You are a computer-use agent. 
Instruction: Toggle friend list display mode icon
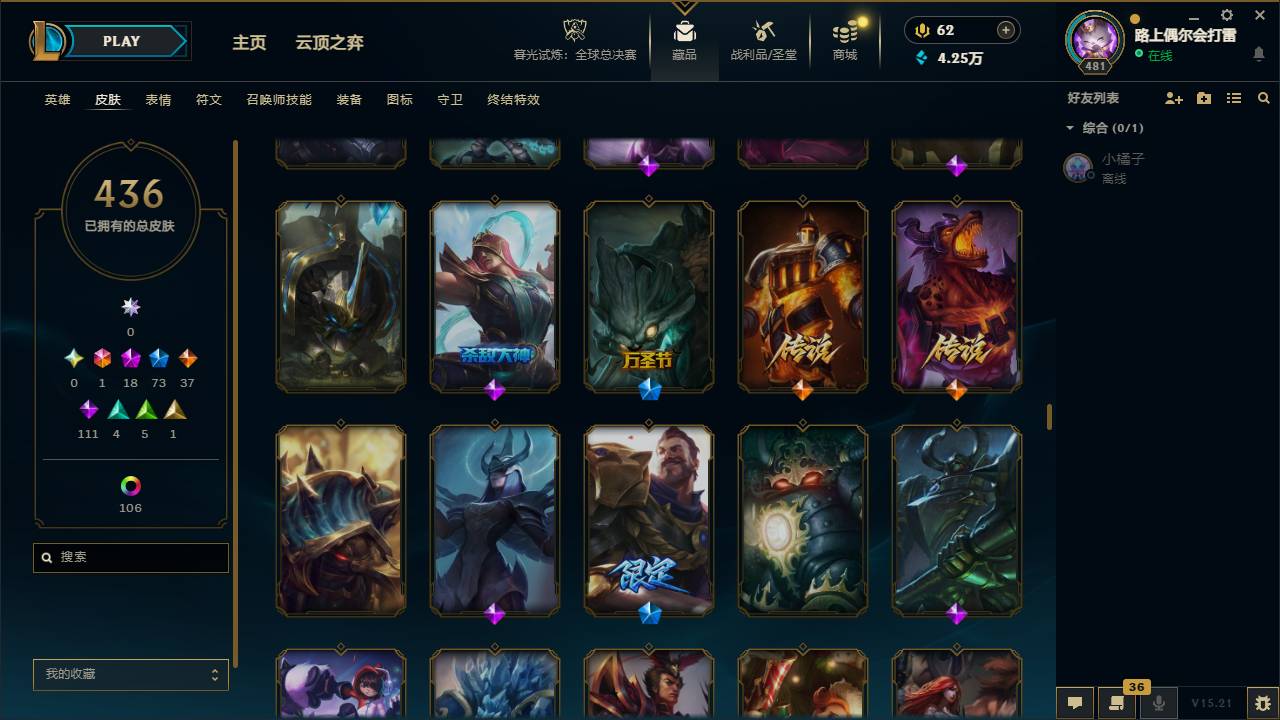pos(1233,98)
